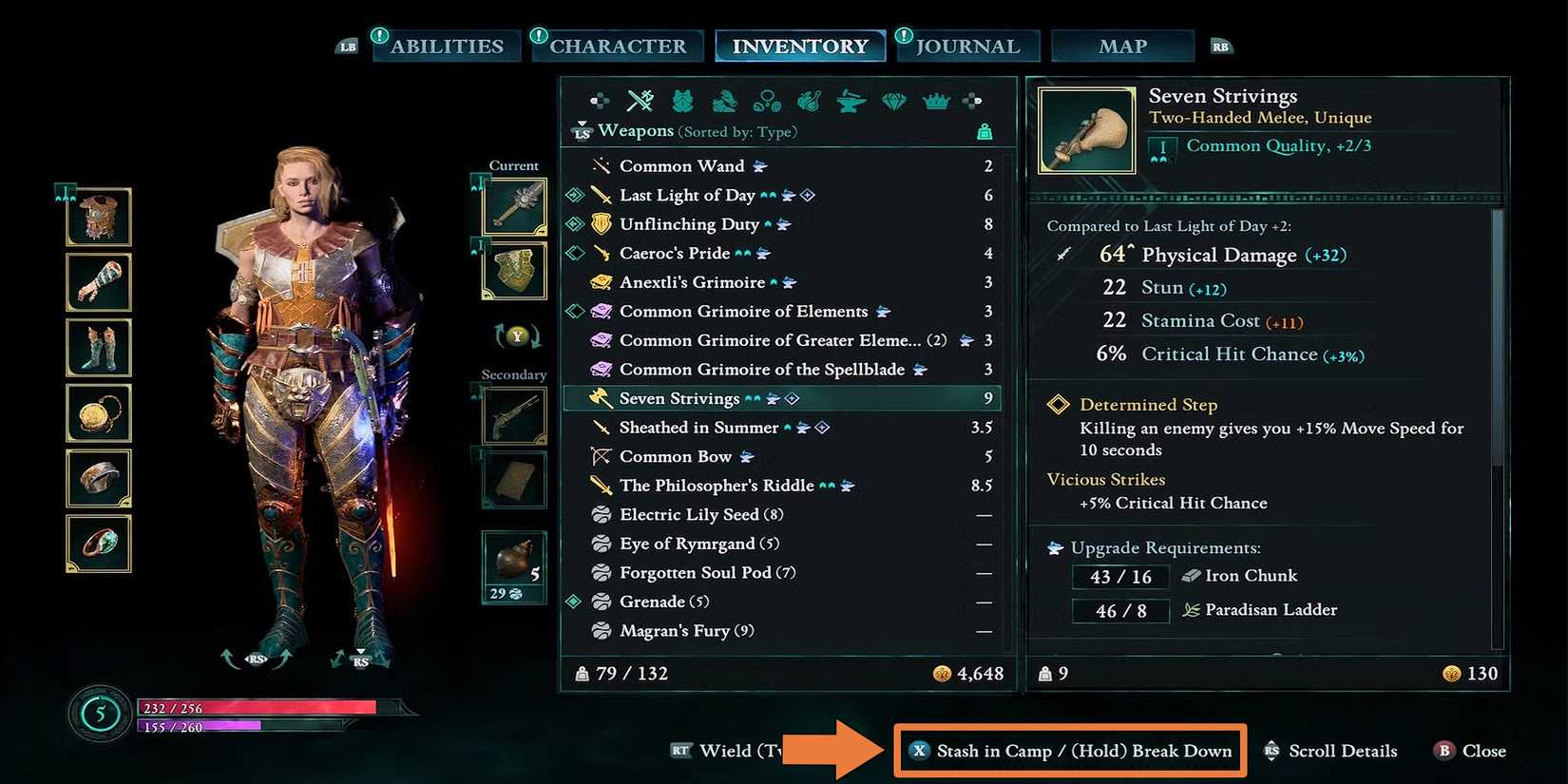Select the Ingredients pouch category icon
Viewport: 1568px width, 784px height.
click(808, 100)
